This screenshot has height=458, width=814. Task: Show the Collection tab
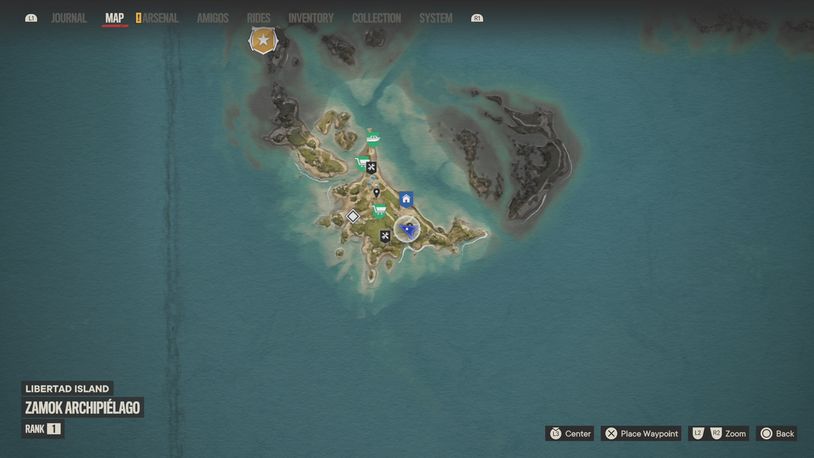coord(377,18)
